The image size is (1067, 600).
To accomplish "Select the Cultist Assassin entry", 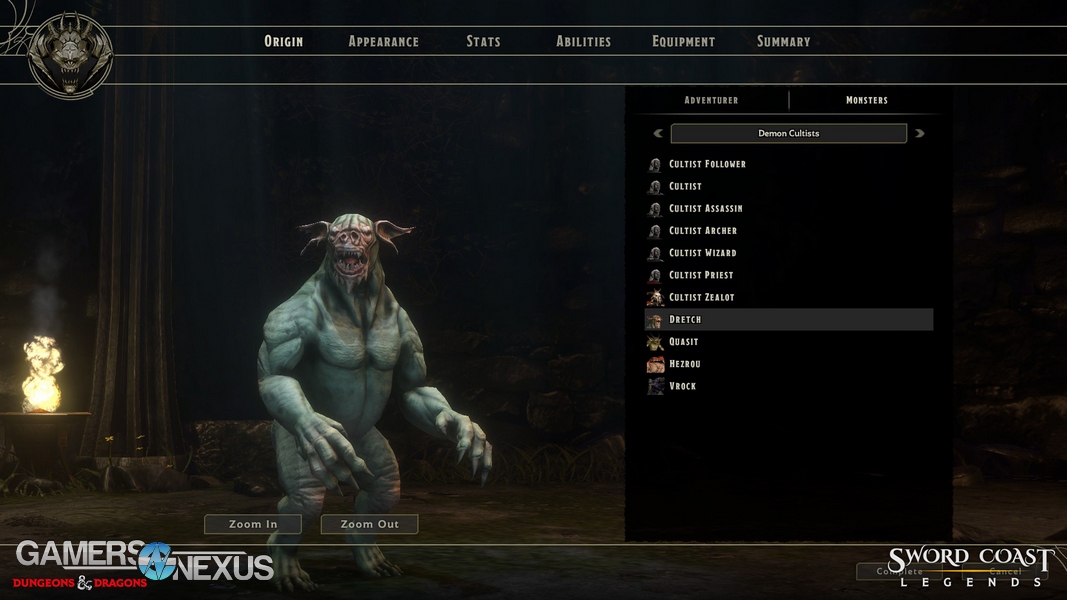I will (x=705, y=208).
